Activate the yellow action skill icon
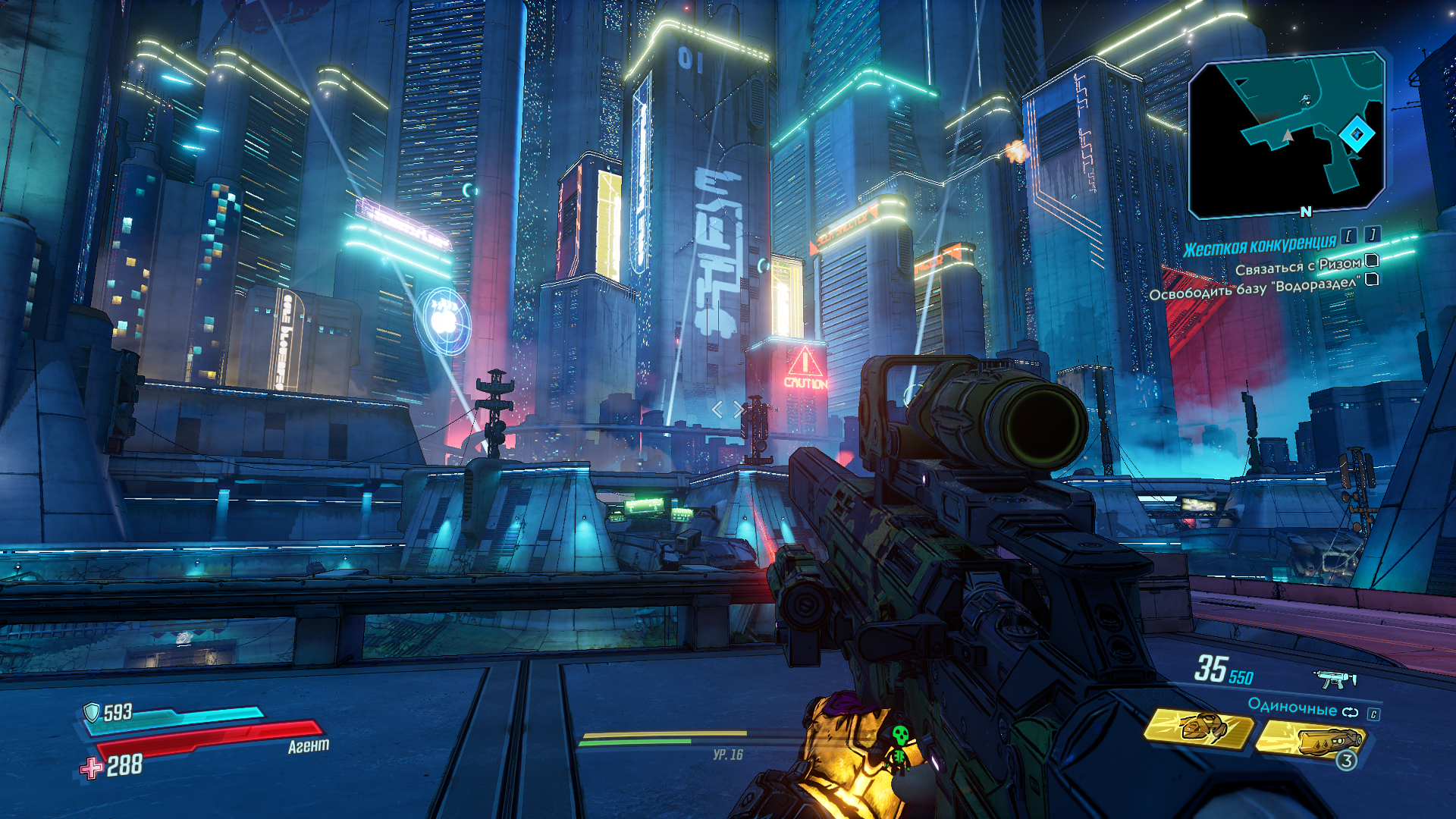The width and height of the screenshot is (1456, 819). 1200,729
